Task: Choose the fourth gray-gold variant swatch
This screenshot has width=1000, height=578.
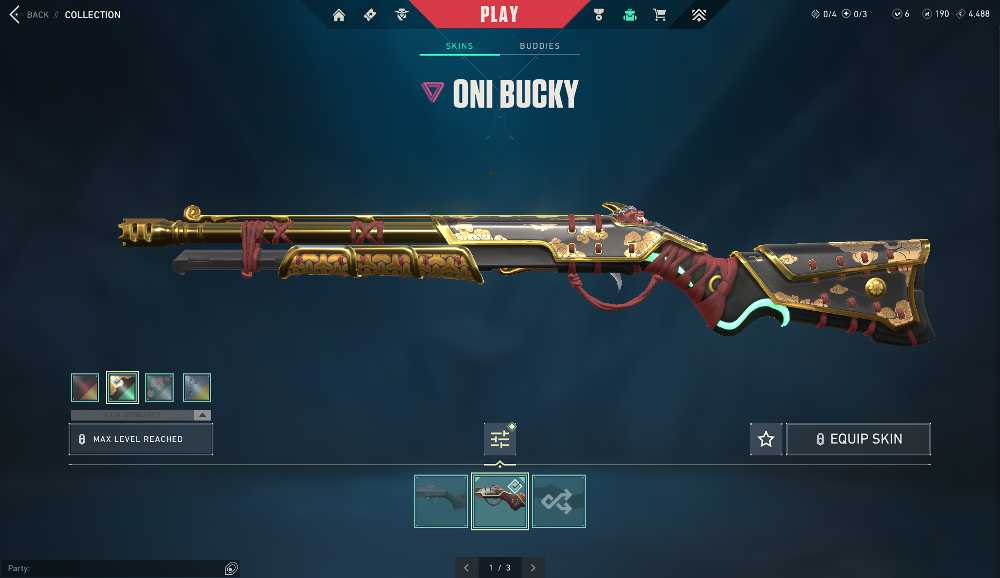Action: pyautogui.click(x=197, y=387)
